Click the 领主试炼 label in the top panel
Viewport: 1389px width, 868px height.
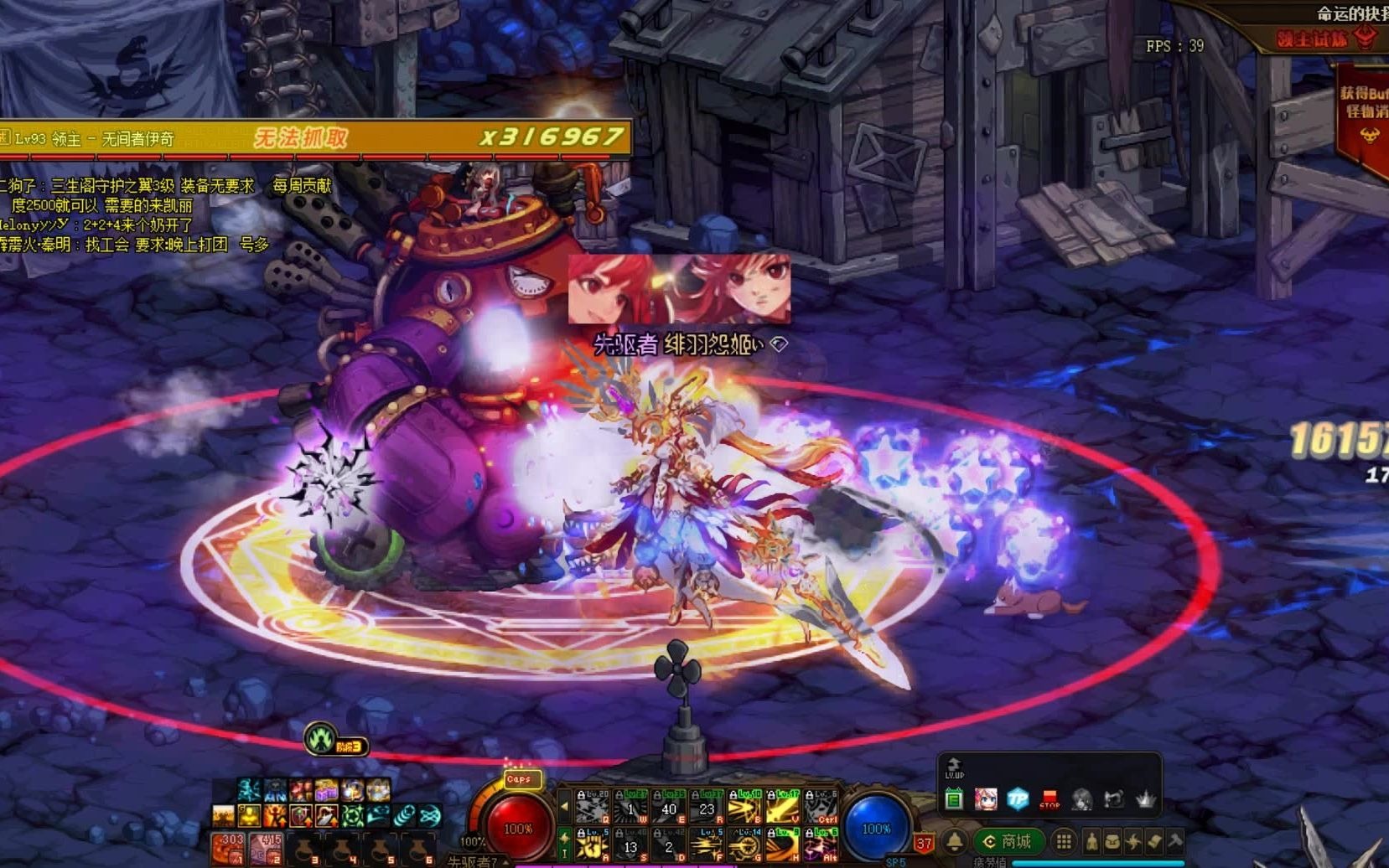point(1312,39)
